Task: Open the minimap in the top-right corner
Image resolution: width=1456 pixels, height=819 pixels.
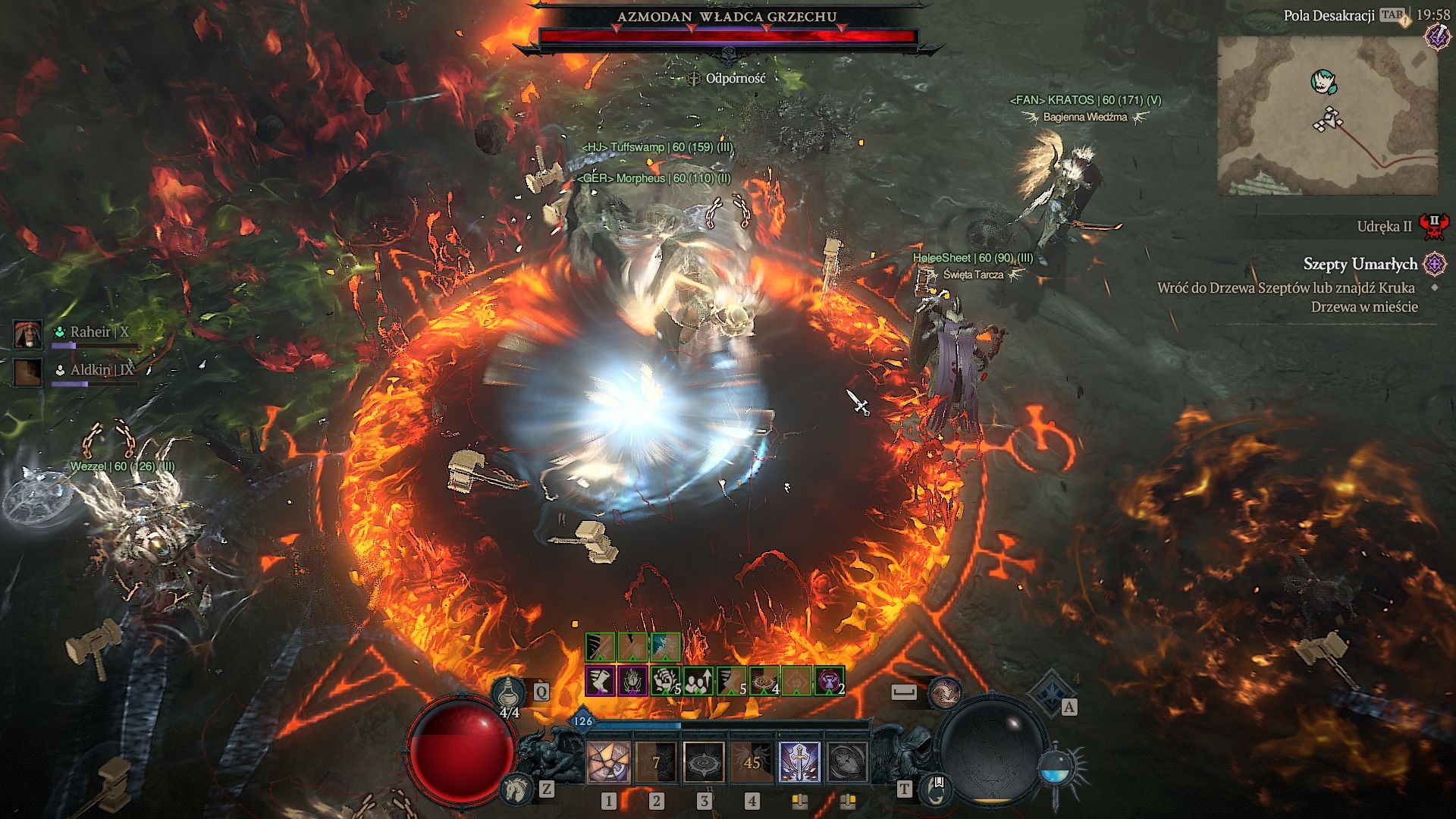Action: click(x=1327, y=115)
